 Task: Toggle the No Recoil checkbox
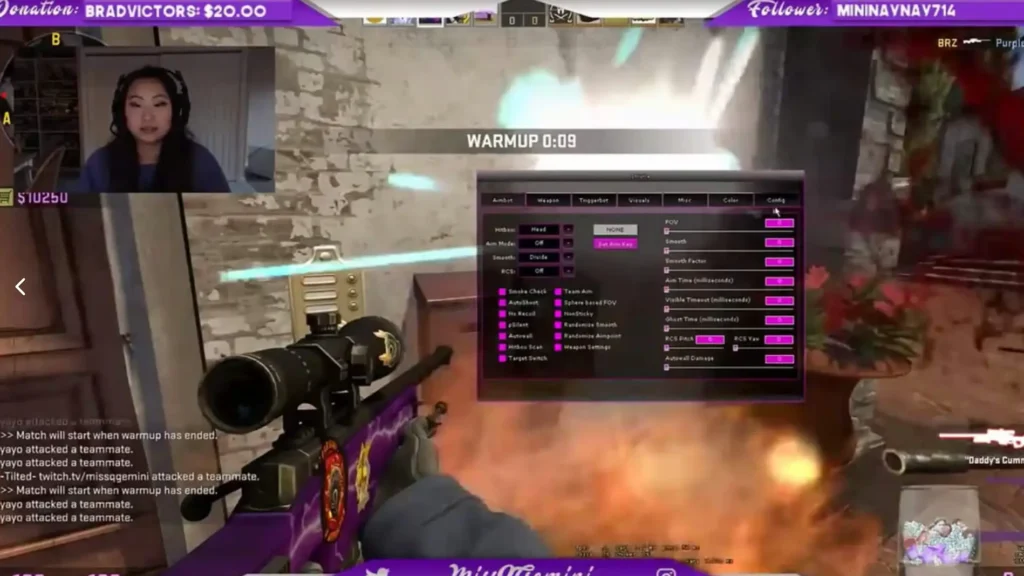tap(502, 314)
